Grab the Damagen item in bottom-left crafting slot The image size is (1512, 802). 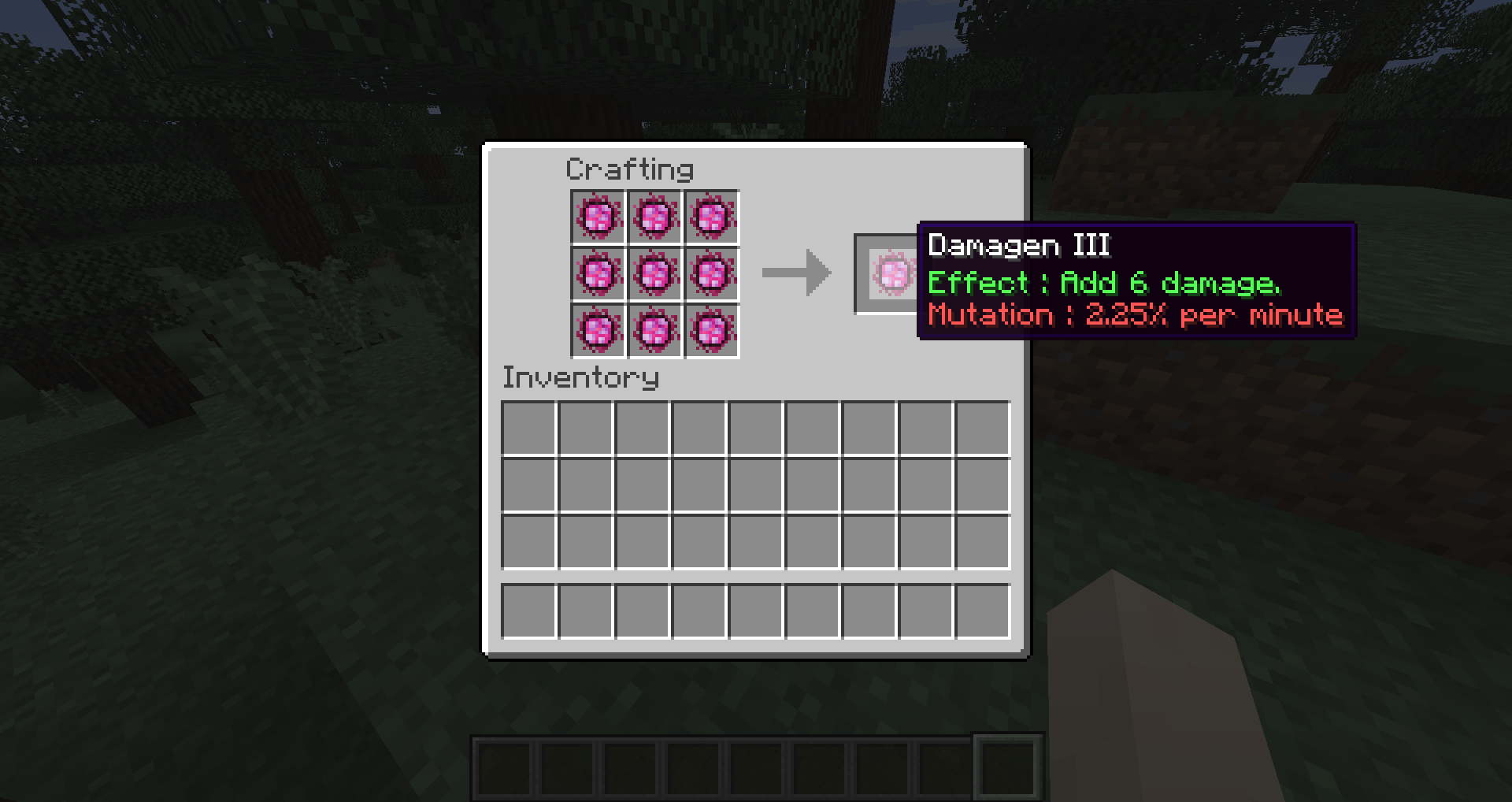pos(598,332)
